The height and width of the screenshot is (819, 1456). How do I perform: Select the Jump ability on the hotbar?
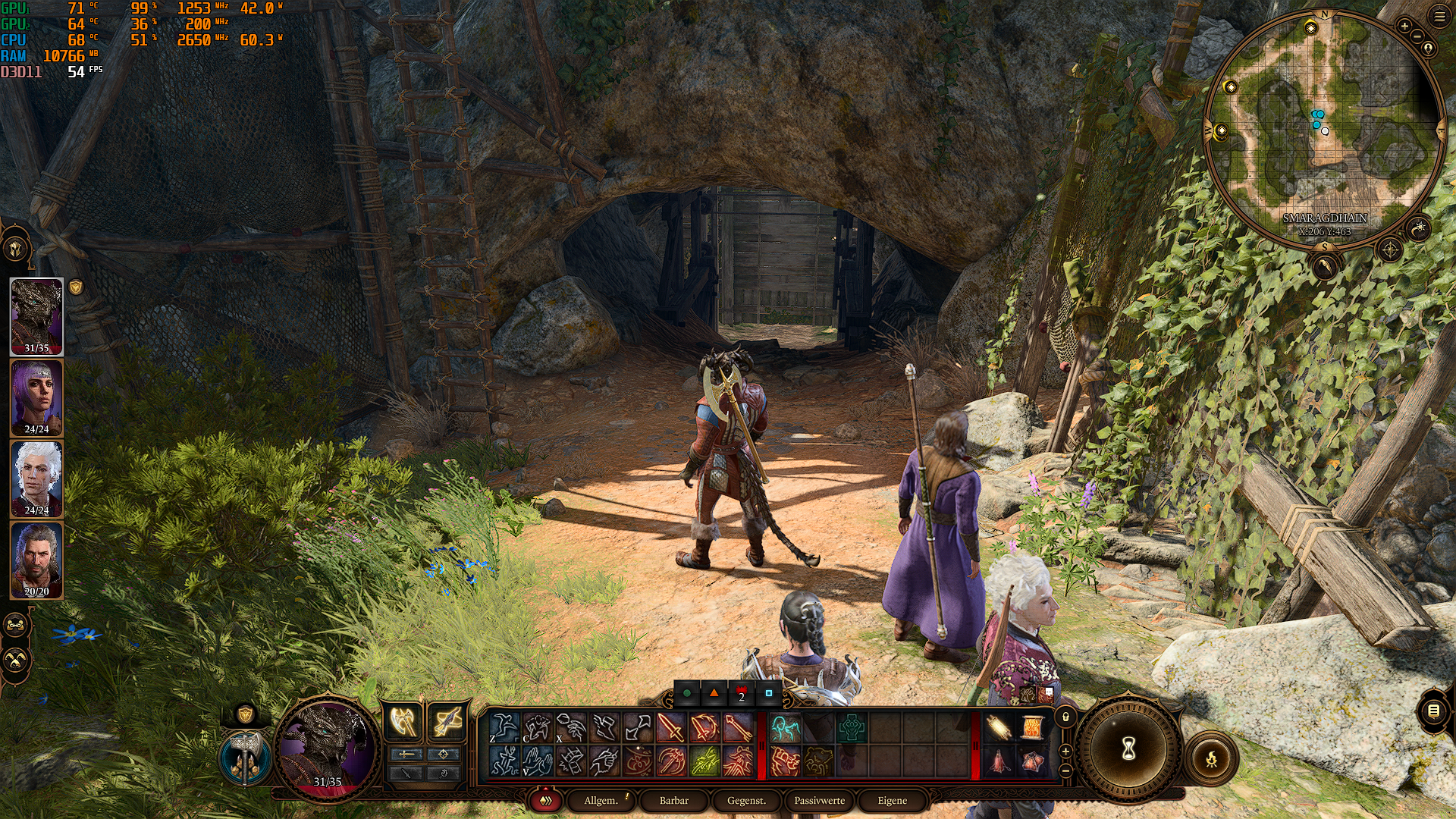(504, 726)
